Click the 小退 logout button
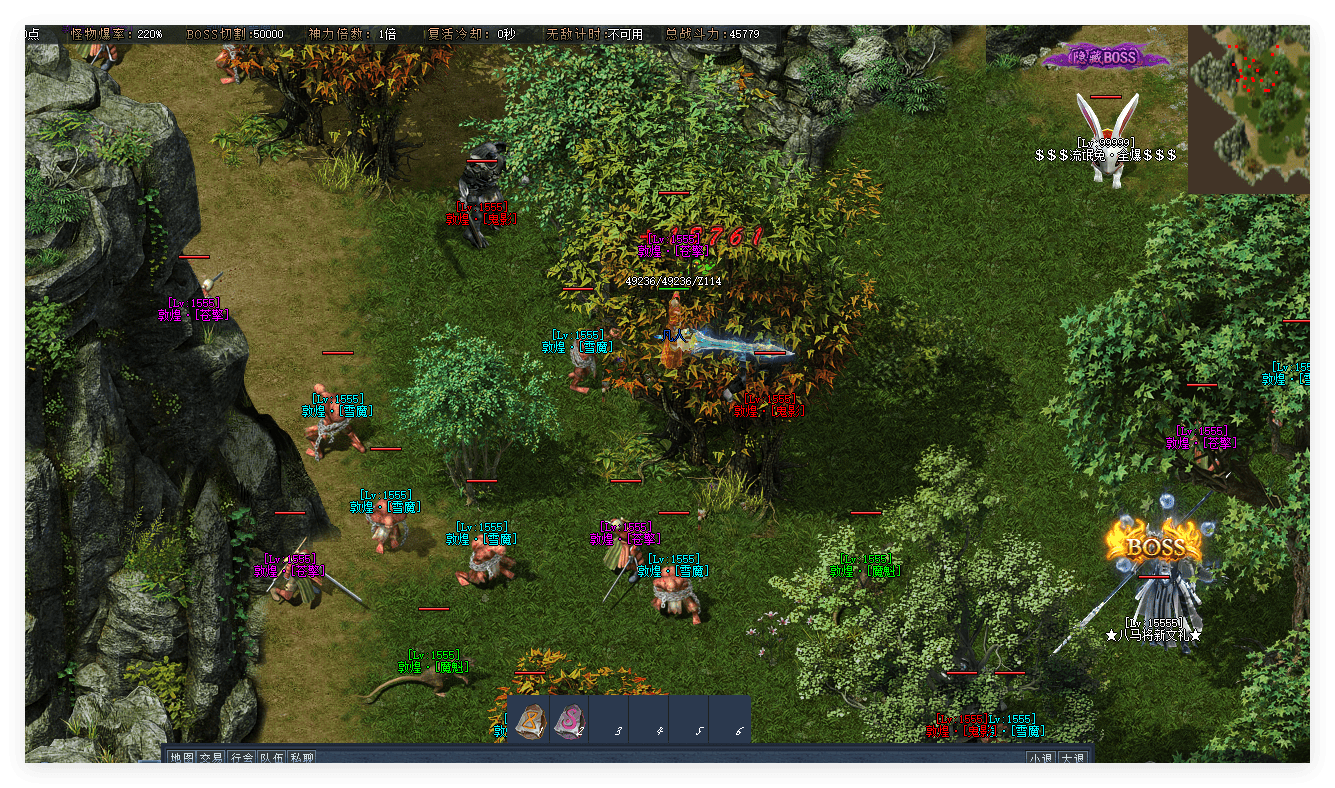The image size is (1335, 788). tap(1041, 758)
